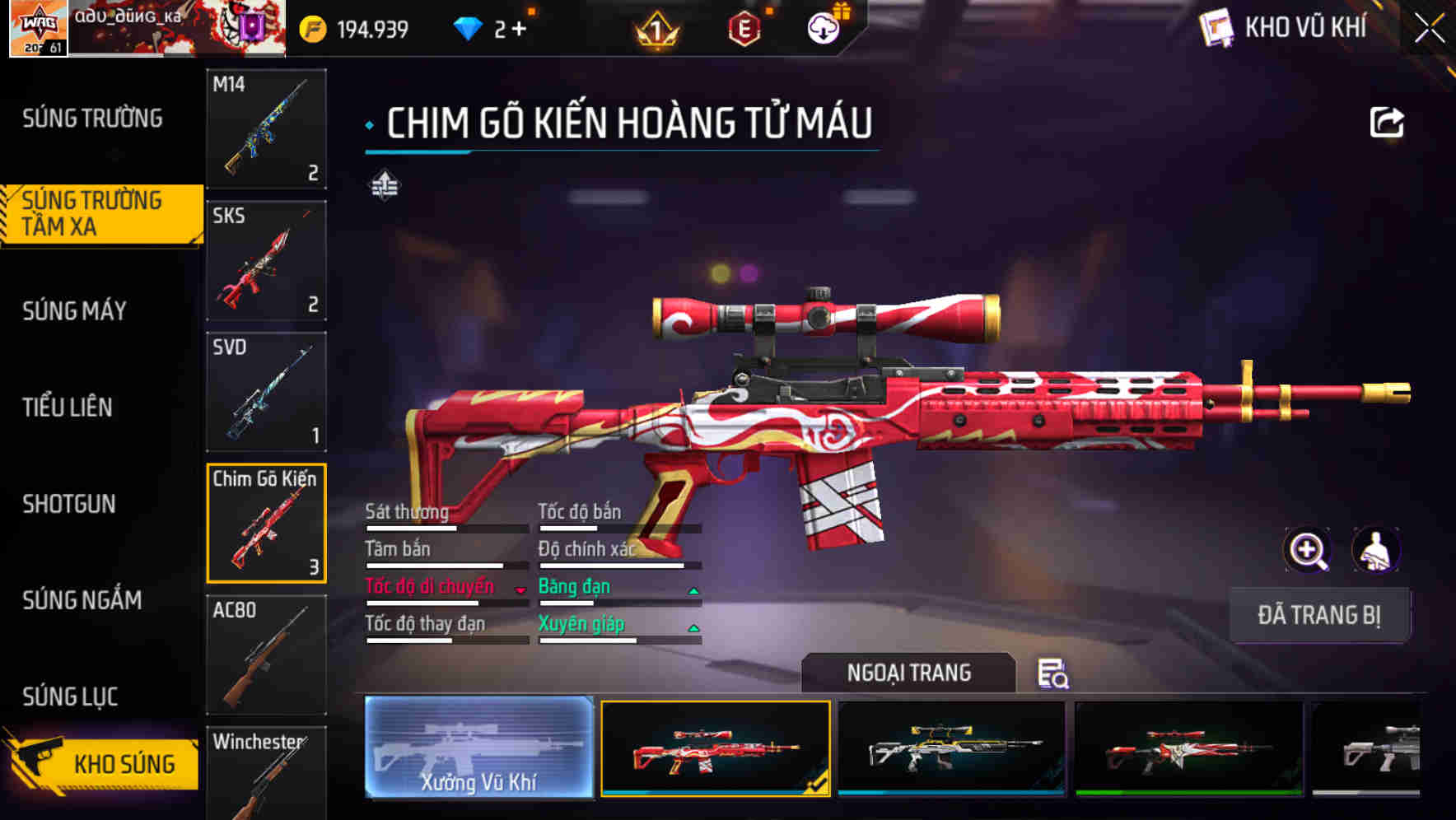Open the cloud gift download icon
Image resolution: width=1456 pixels, height=820 pixels.
pos(822,26)
